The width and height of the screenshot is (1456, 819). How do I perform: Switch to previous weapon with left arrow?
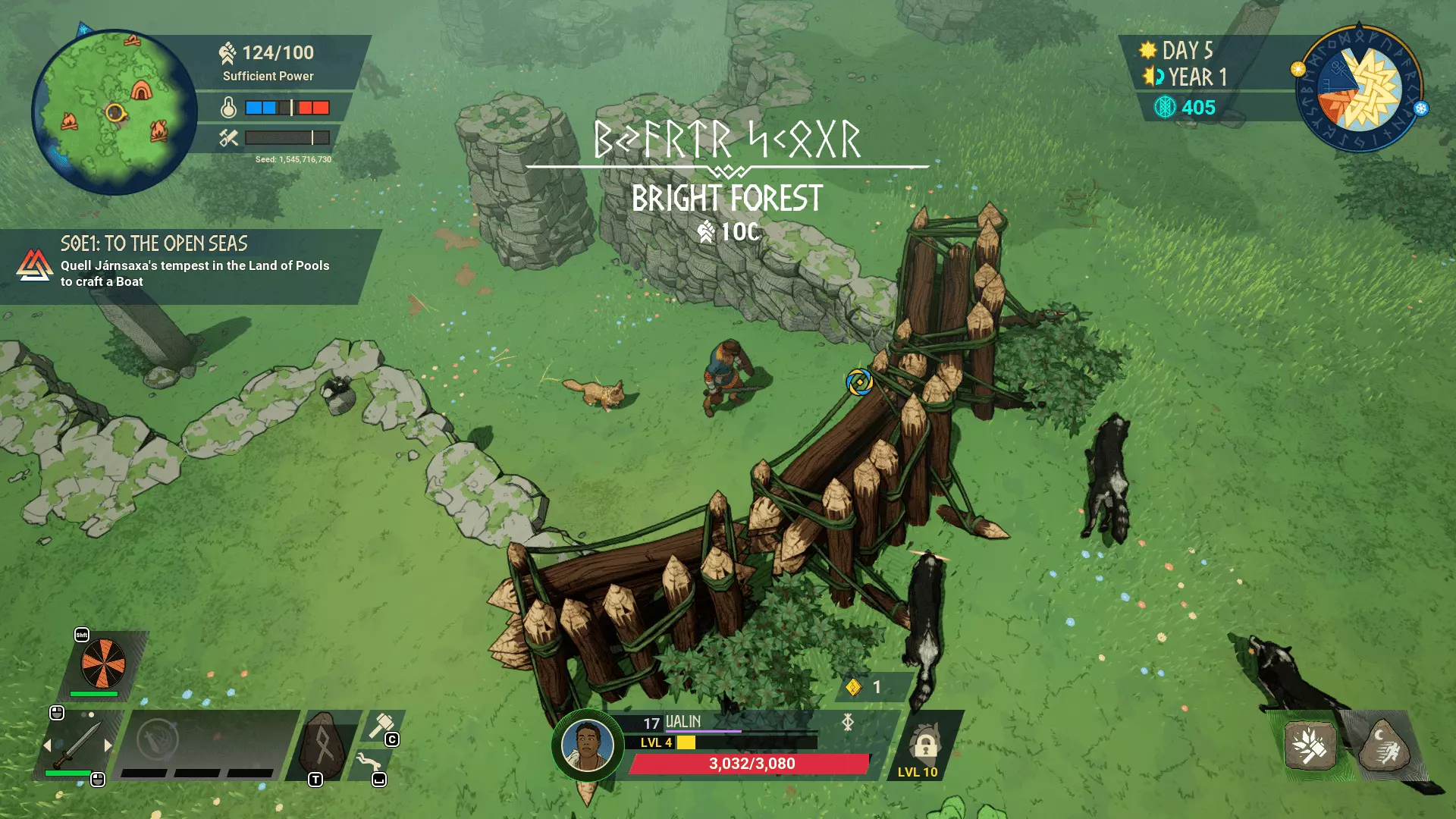tap(47, 745)
